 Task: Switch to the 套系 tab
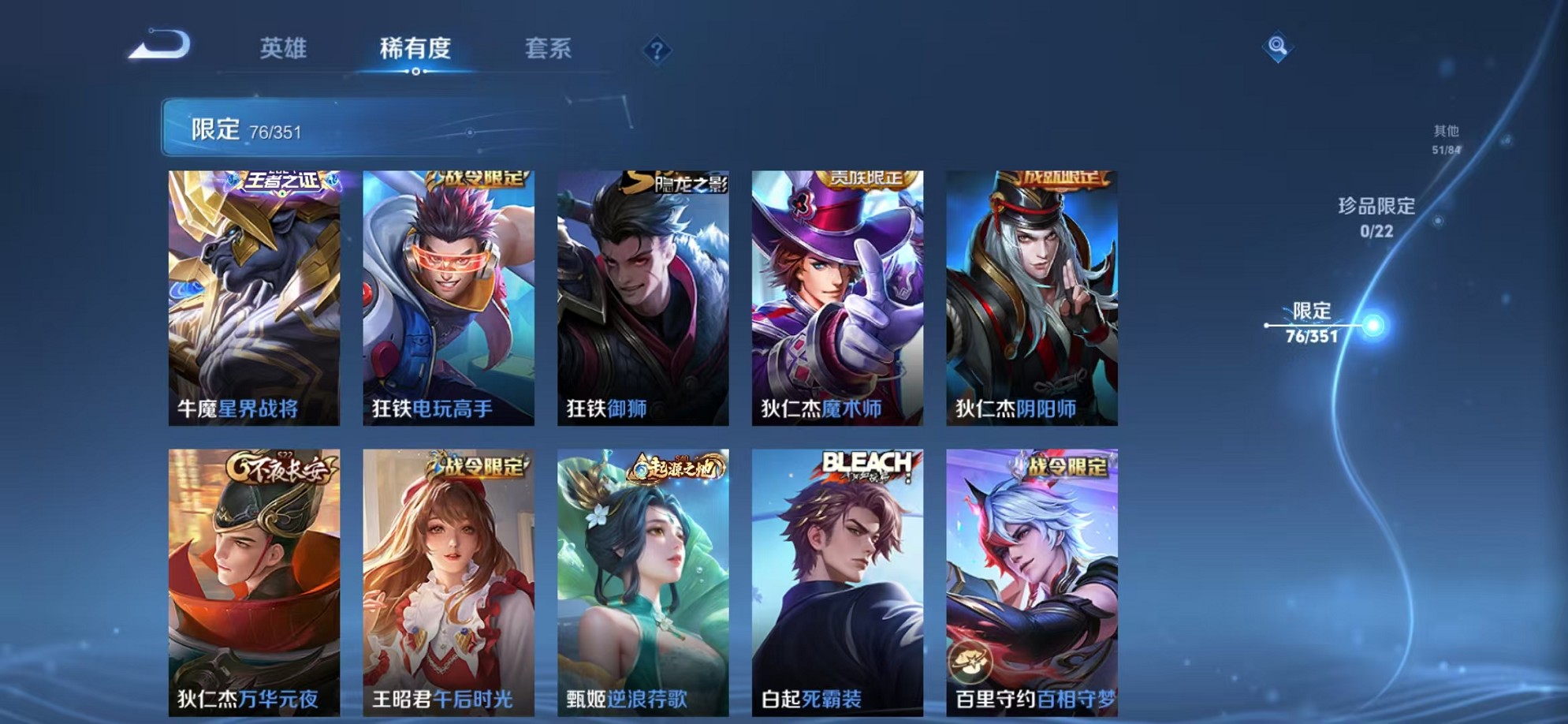point(549,49)
